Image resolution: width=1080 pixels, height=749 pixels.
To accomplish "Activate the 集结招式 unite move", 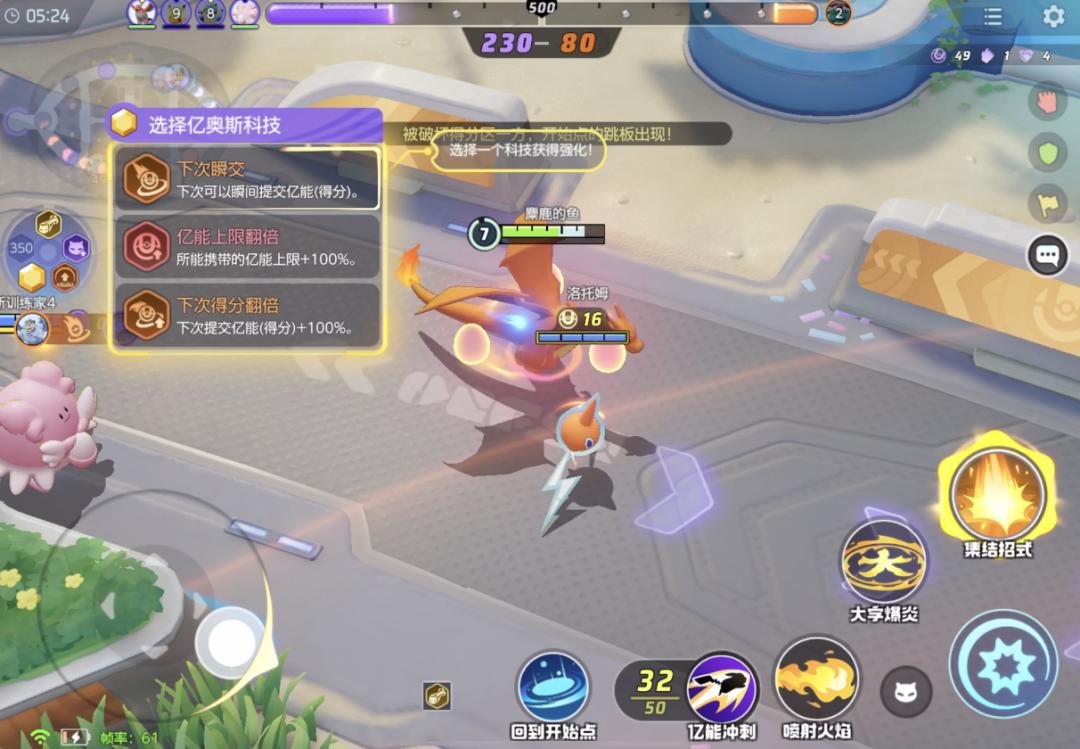I will (x=997, y=495).
